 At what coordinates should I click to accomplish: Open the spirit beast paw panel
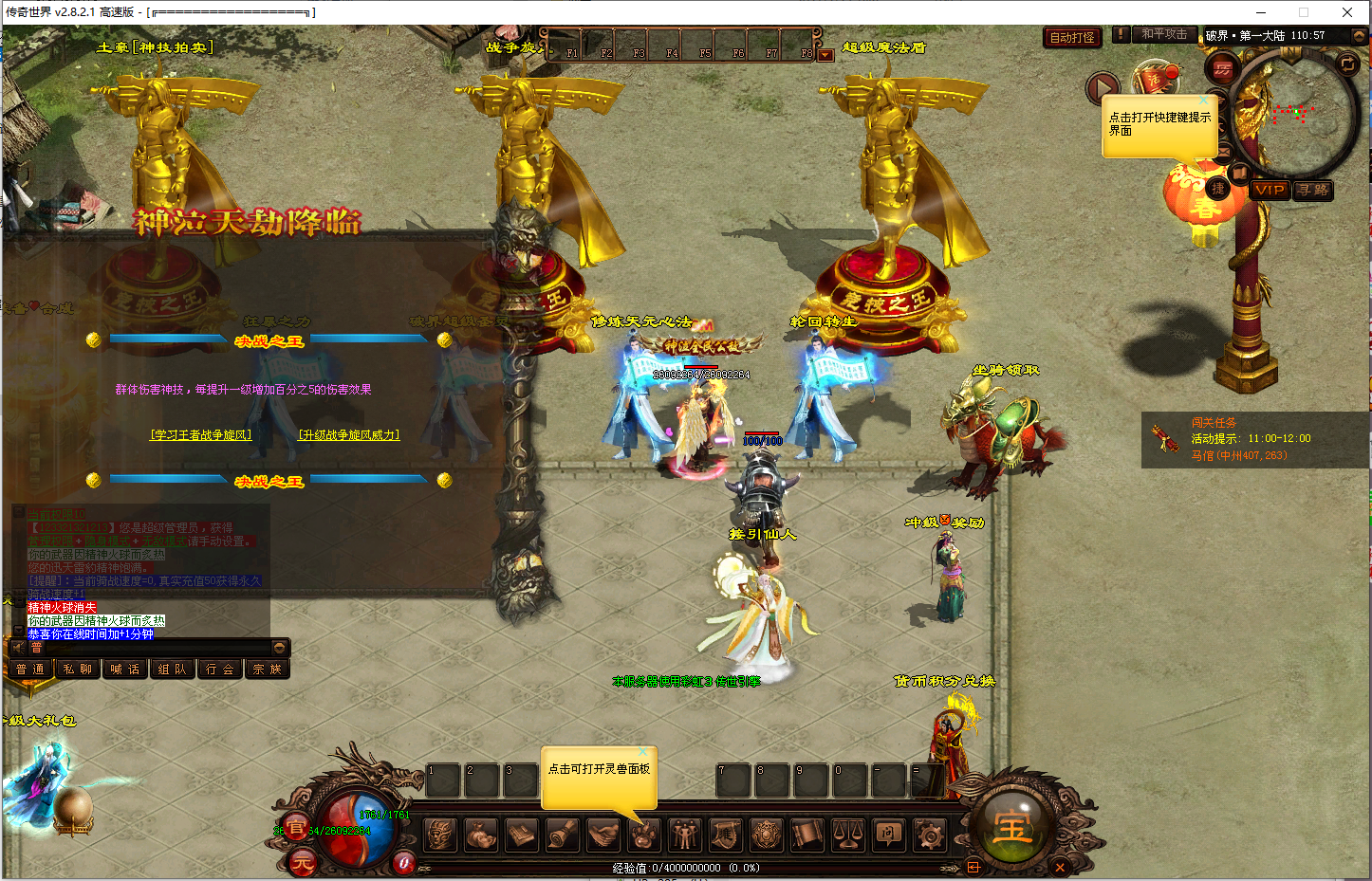644,835
